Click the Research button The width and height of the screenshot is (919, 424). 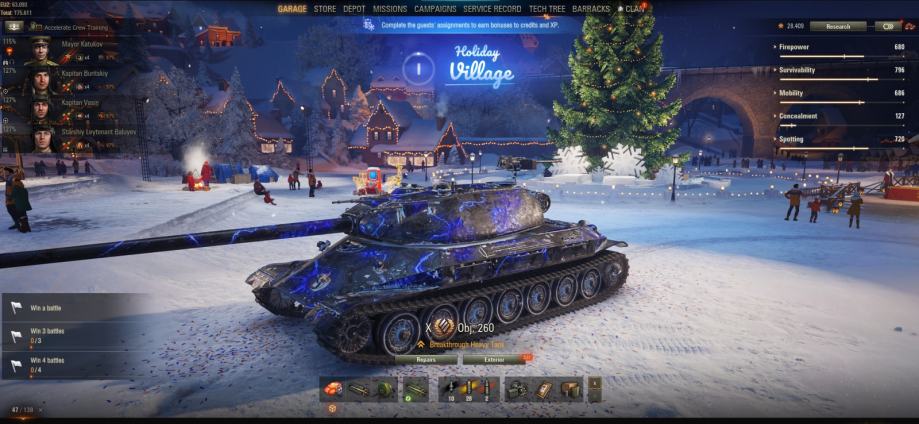point(838,26)
